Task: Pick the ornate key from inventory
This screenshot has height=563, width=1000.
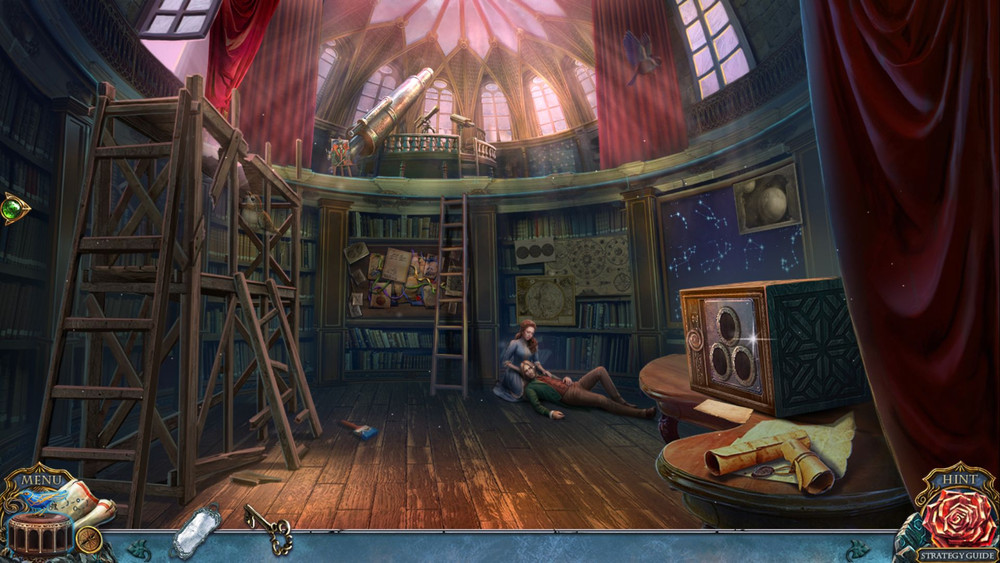Action: [x=268, y=528]
